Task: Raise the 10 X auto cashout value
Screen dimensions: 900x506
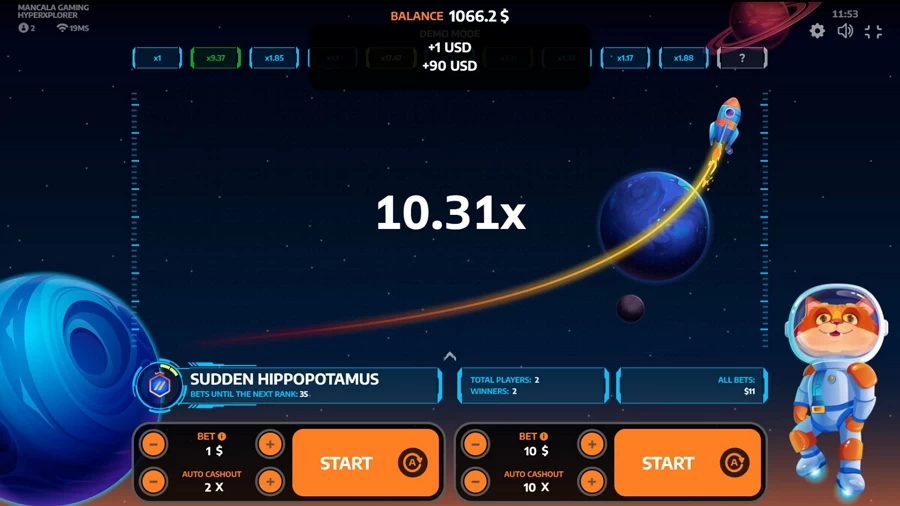Action: (x=592, y=481)
